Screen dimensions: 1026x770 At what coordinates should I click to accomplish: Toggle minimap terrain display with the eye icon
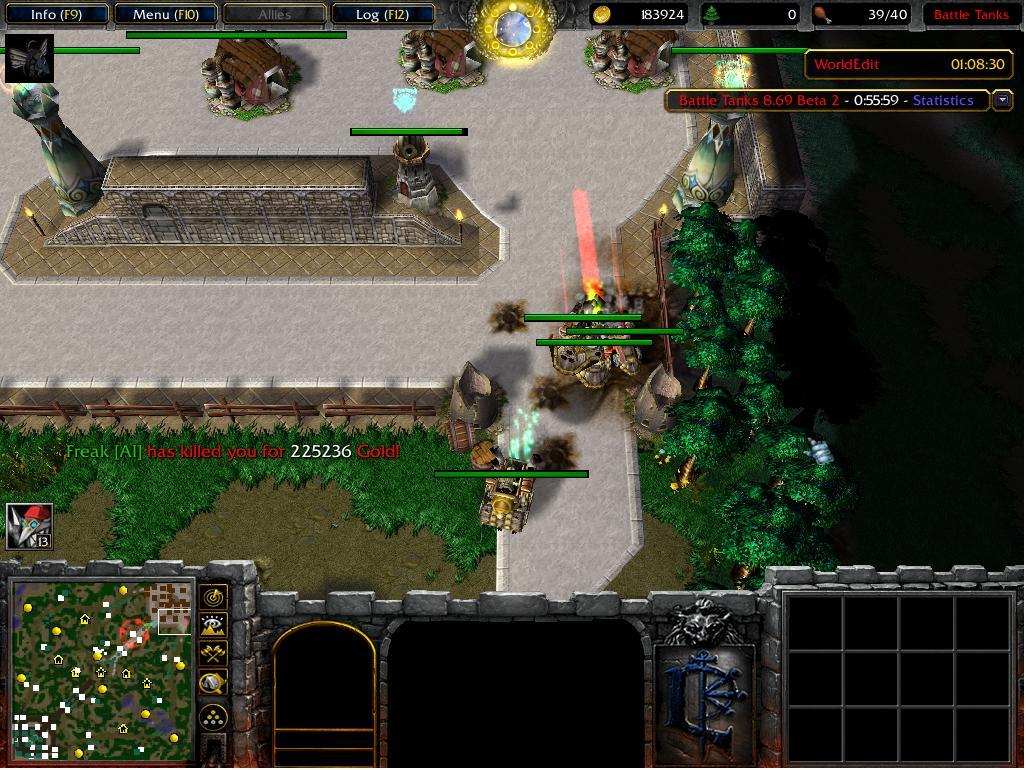(x=213, y=626)
